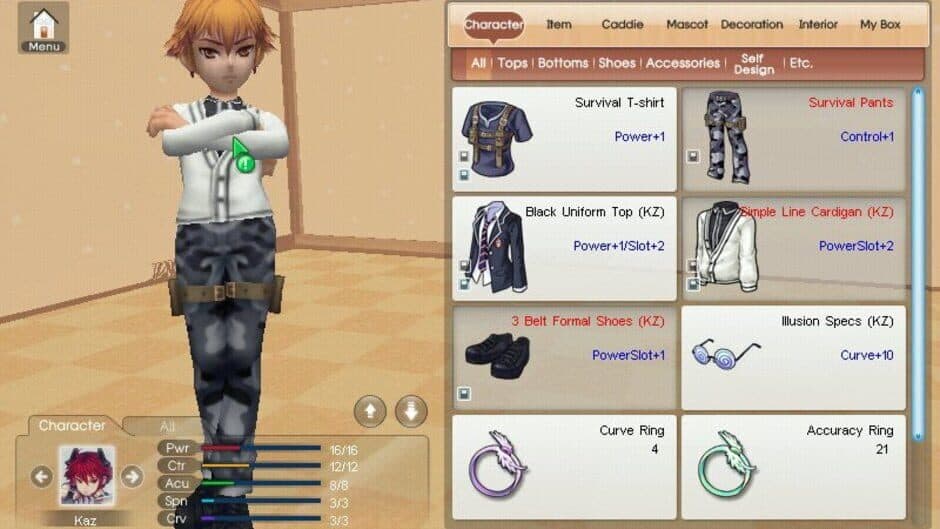Show the My Box tab
The image size is (940, 529).
click(880, 24)
